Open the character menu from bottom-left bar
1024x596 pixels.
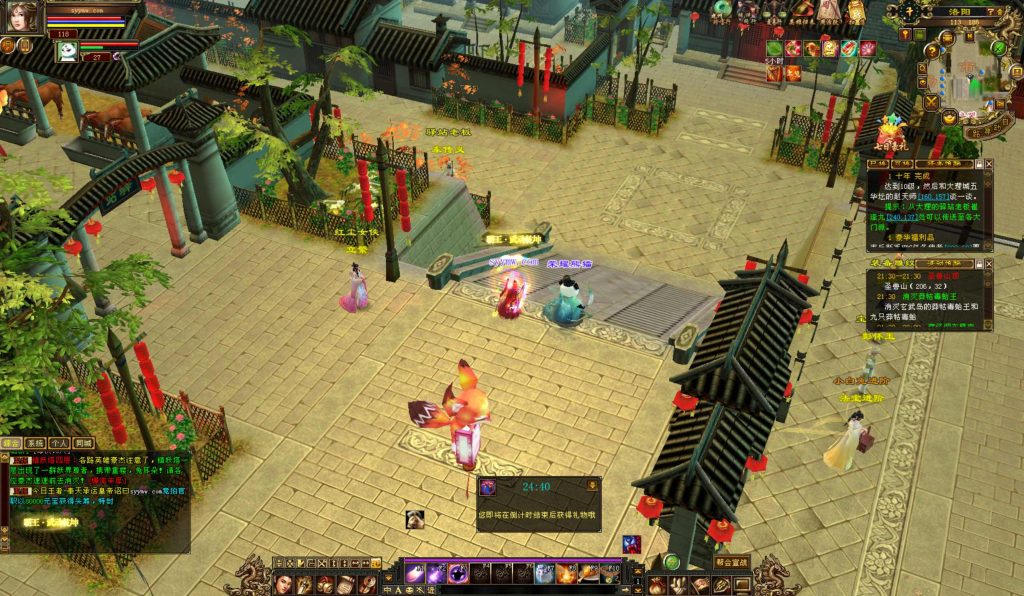284,582
